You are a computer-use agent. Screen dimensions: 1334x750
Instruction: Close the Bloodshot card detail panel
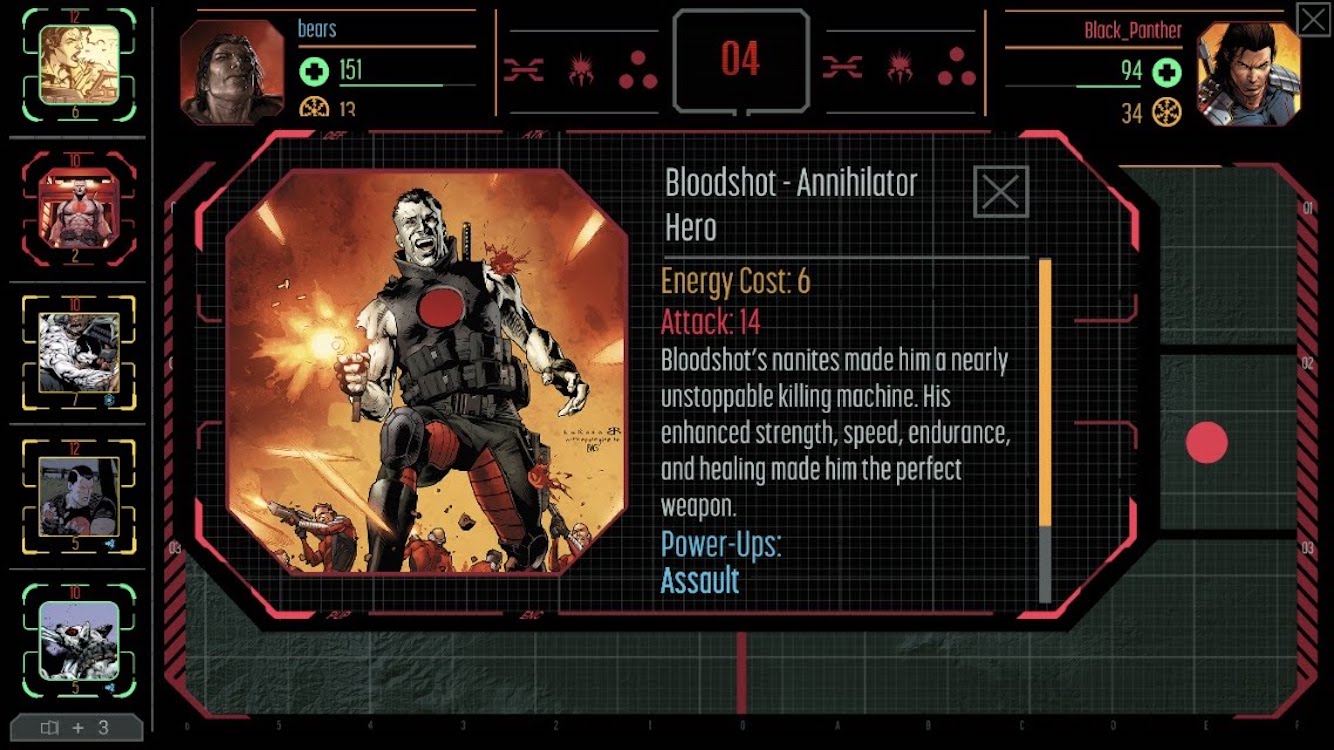1000,192
